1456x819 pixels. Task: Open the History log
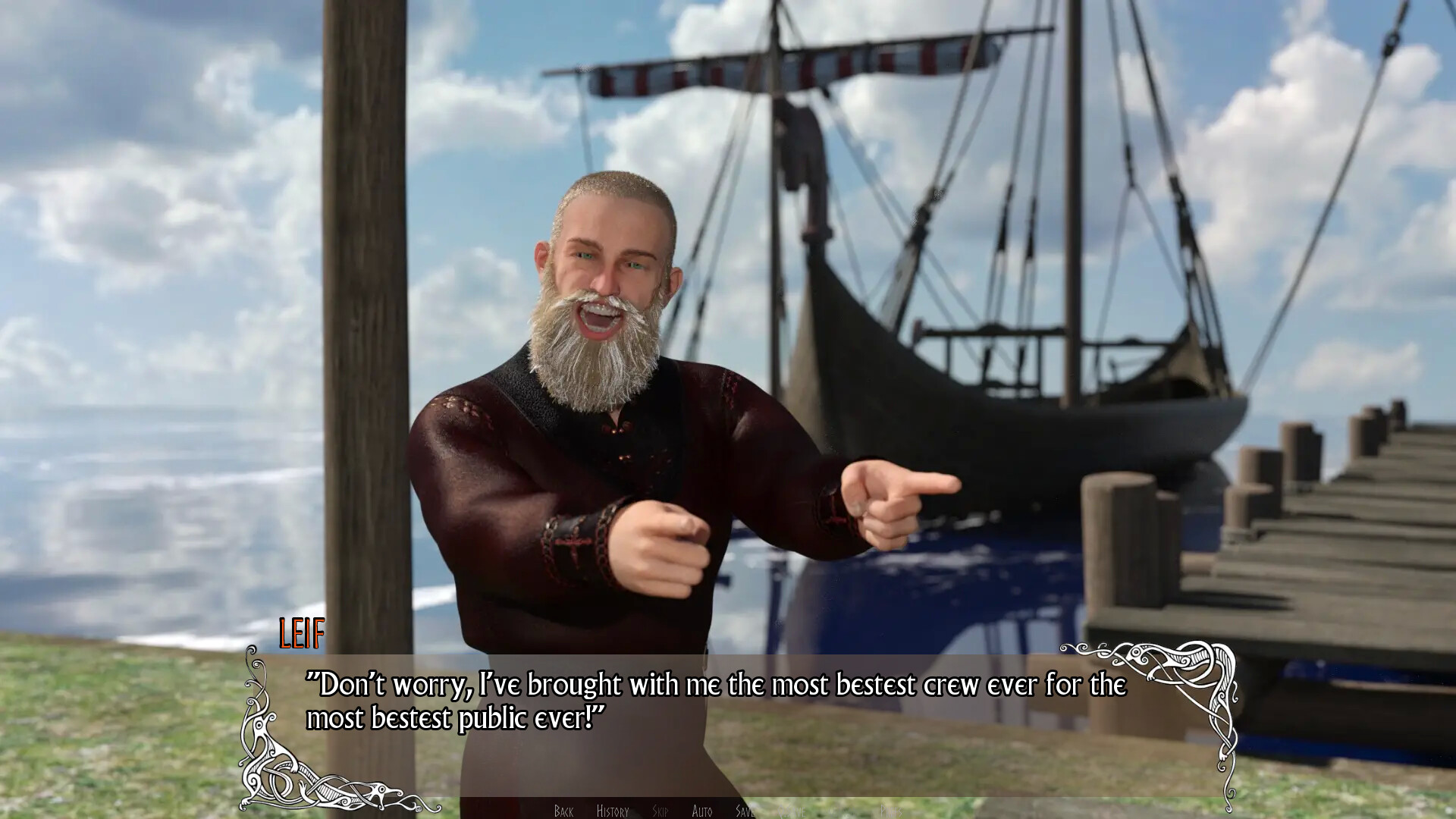[x=612, y=810]
